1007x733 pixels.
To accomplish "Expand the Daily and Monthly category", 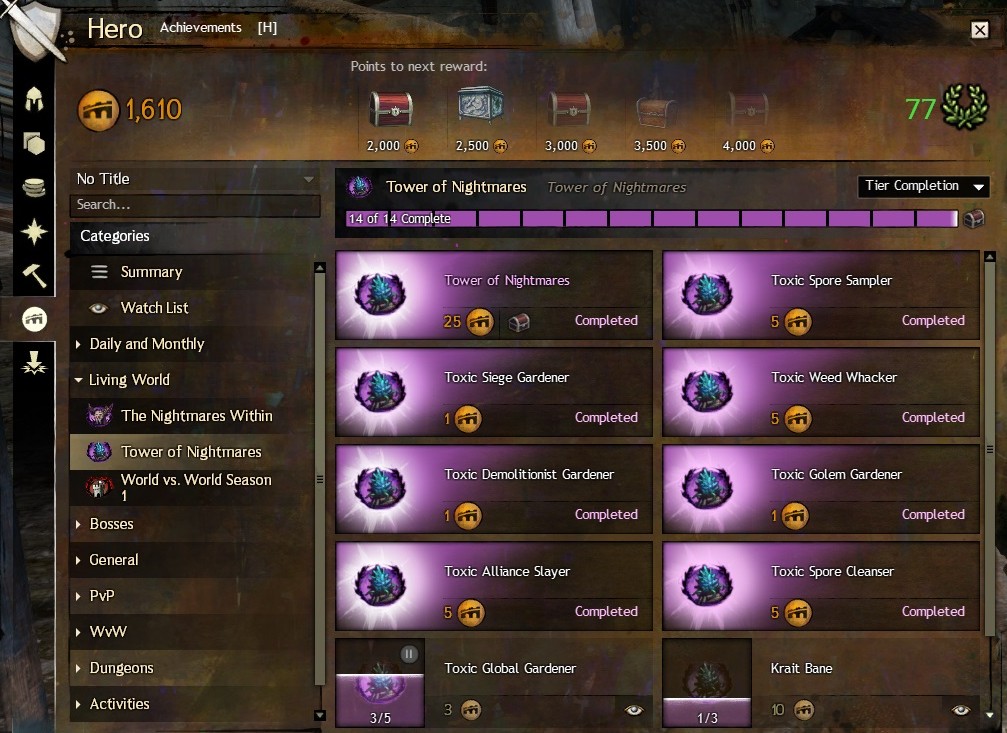I will coord(146,344).
